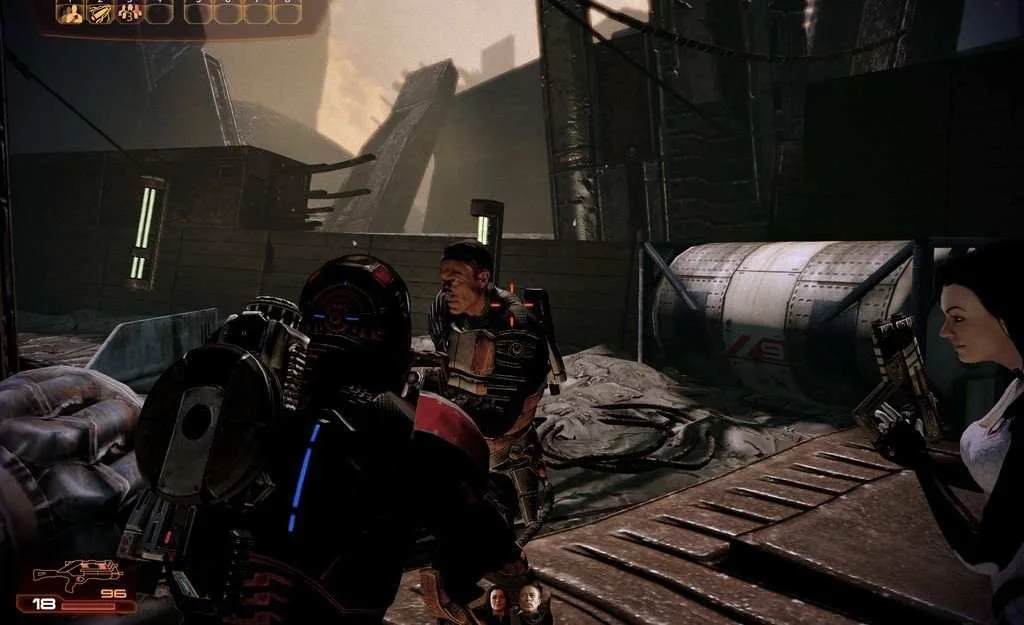
Task: Select the dark-haired woman's squad portrait
Action: click(x=497, y=602)
